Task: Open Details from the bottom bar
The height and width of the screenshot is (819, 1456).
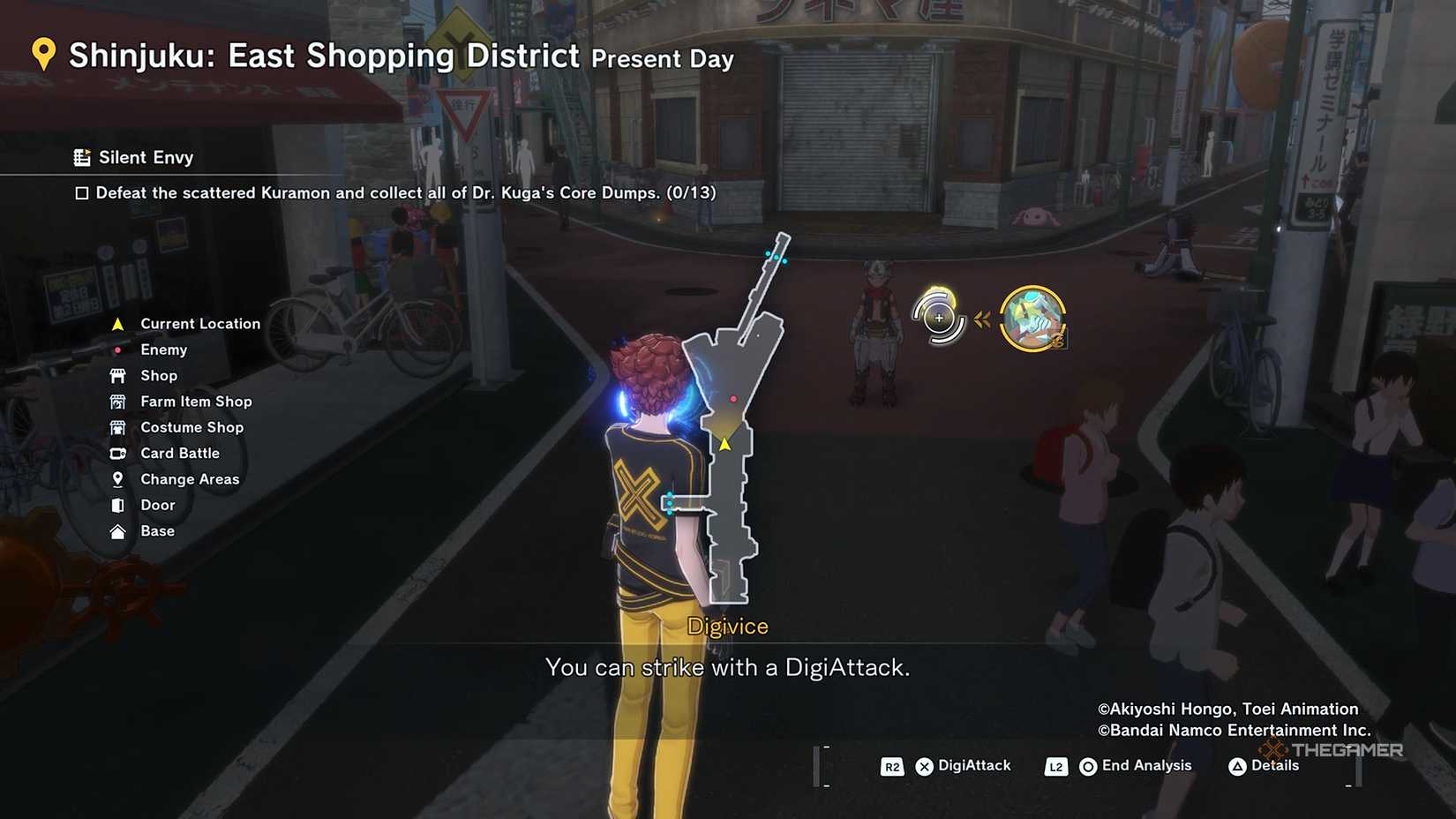Action: pos(1274,766)
